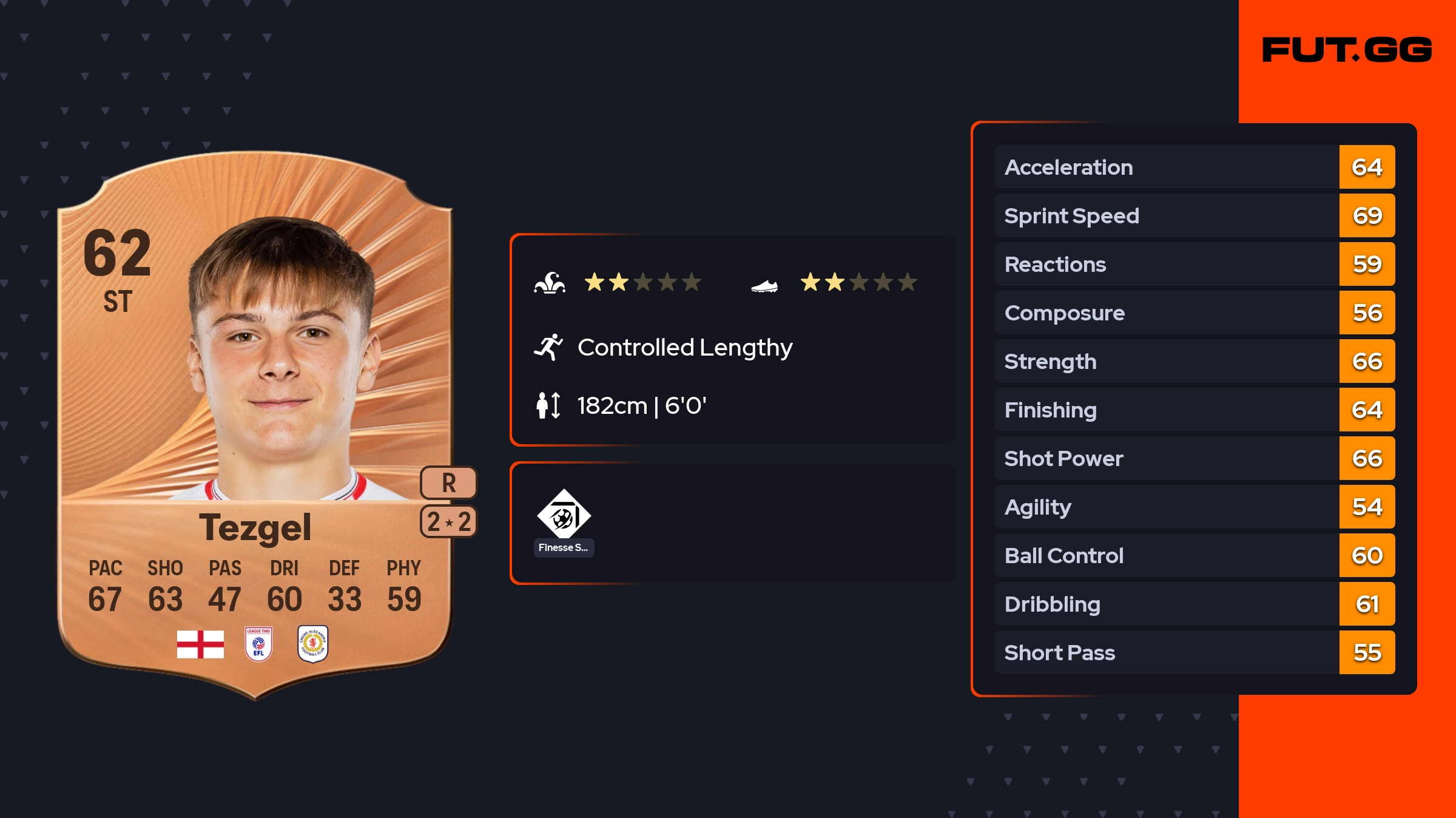Click the player height icon
The width and height of the screenshot is (1456, 818).
point(548,405)
